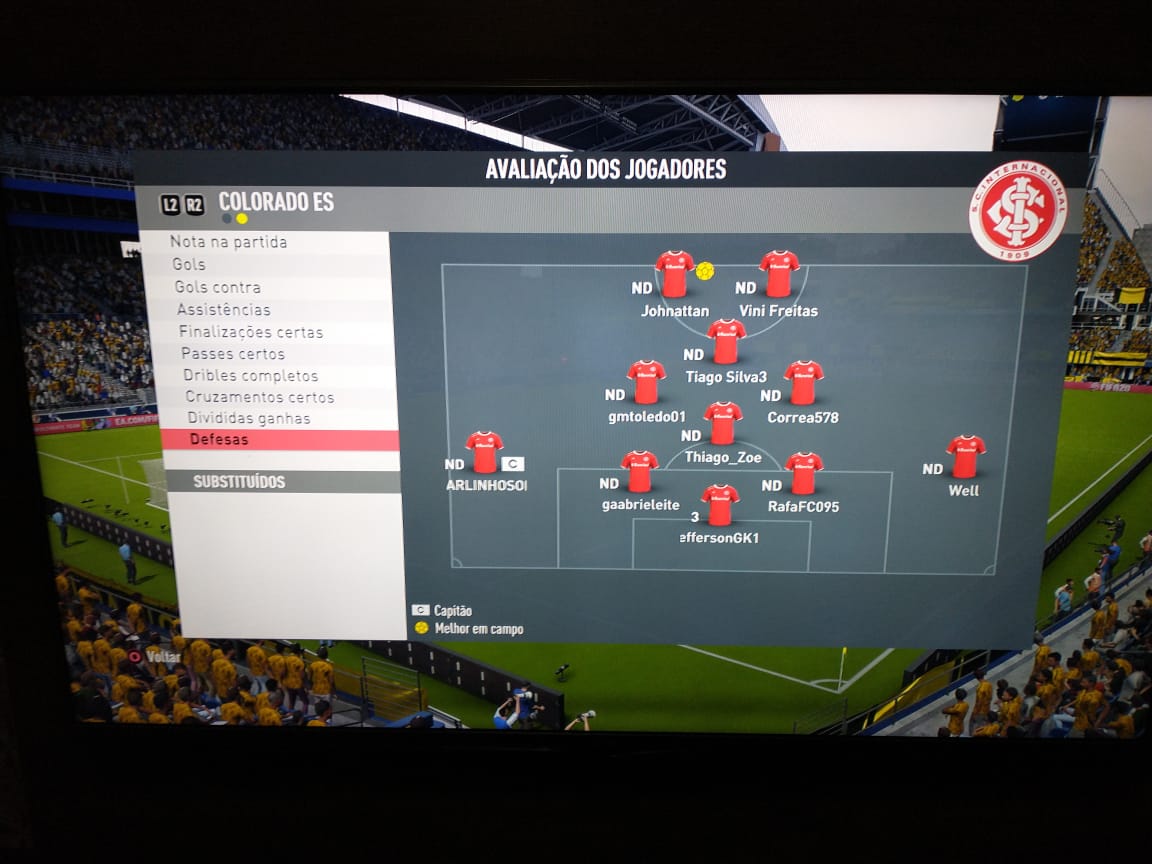Select player Johnattan's shirt
Image resolution: width=1152 pixels, height=864 pixels.
[x=674, y=274]
